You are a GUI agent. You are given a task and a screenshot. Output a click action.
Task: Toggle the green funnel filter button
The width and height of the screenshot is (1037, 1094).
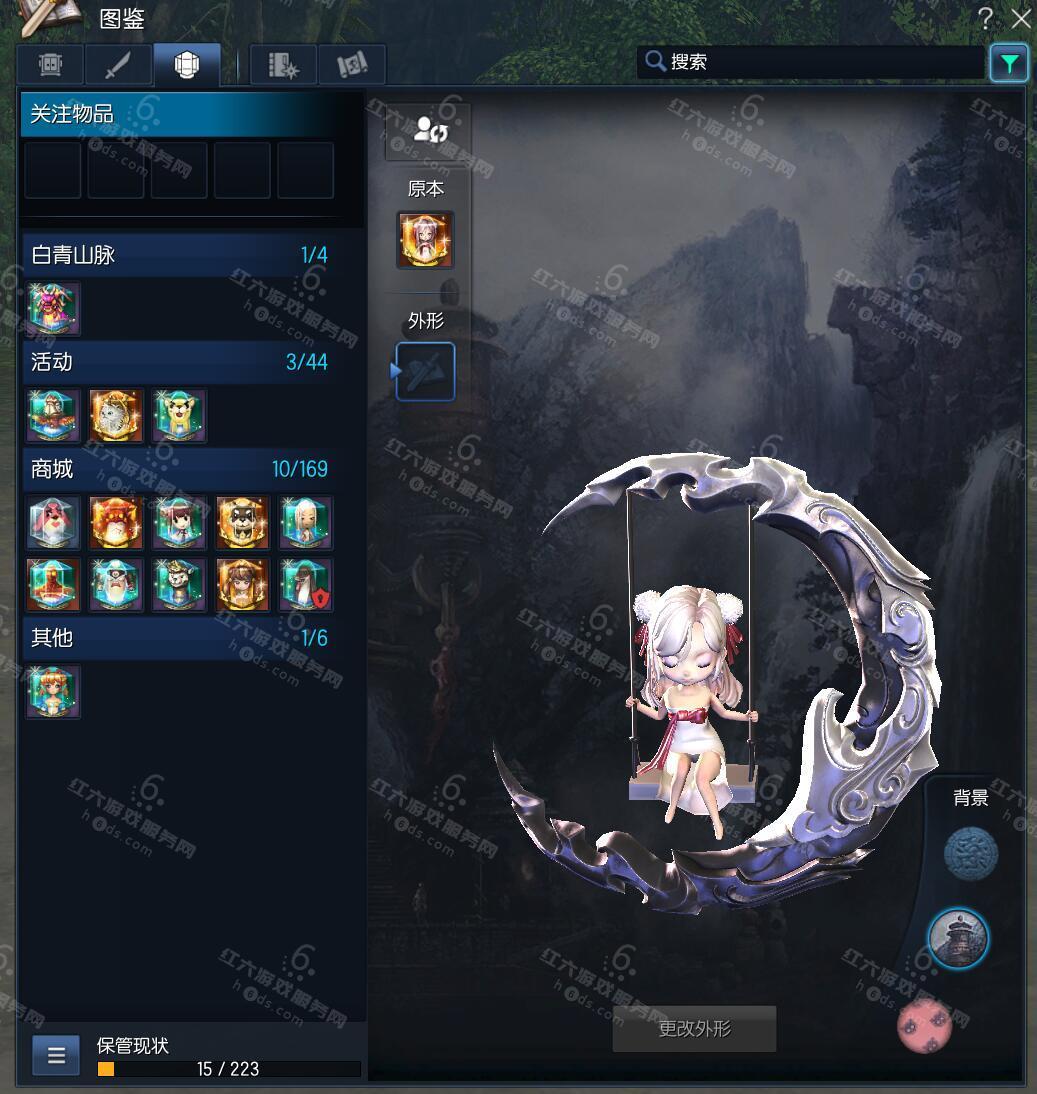pyautogui.click(x=1009, y=64)
